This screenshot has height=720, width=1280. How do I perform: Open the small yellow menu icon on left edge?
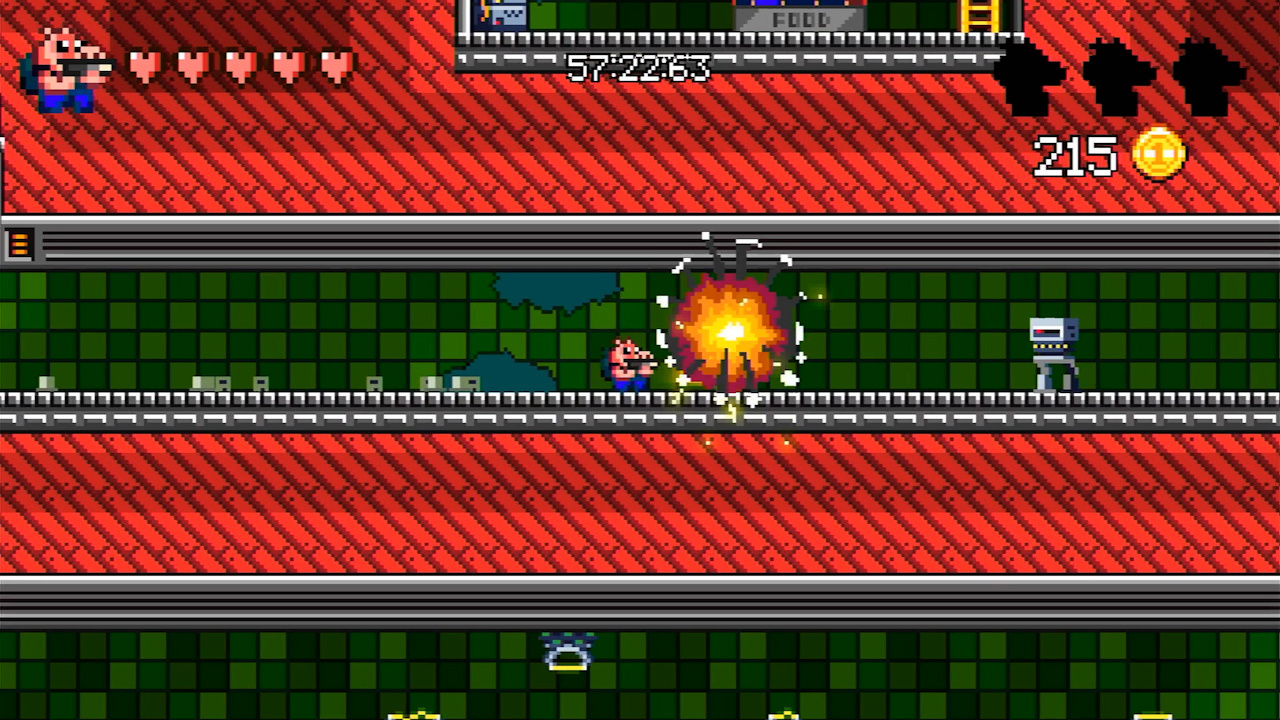tap(20, 243)
